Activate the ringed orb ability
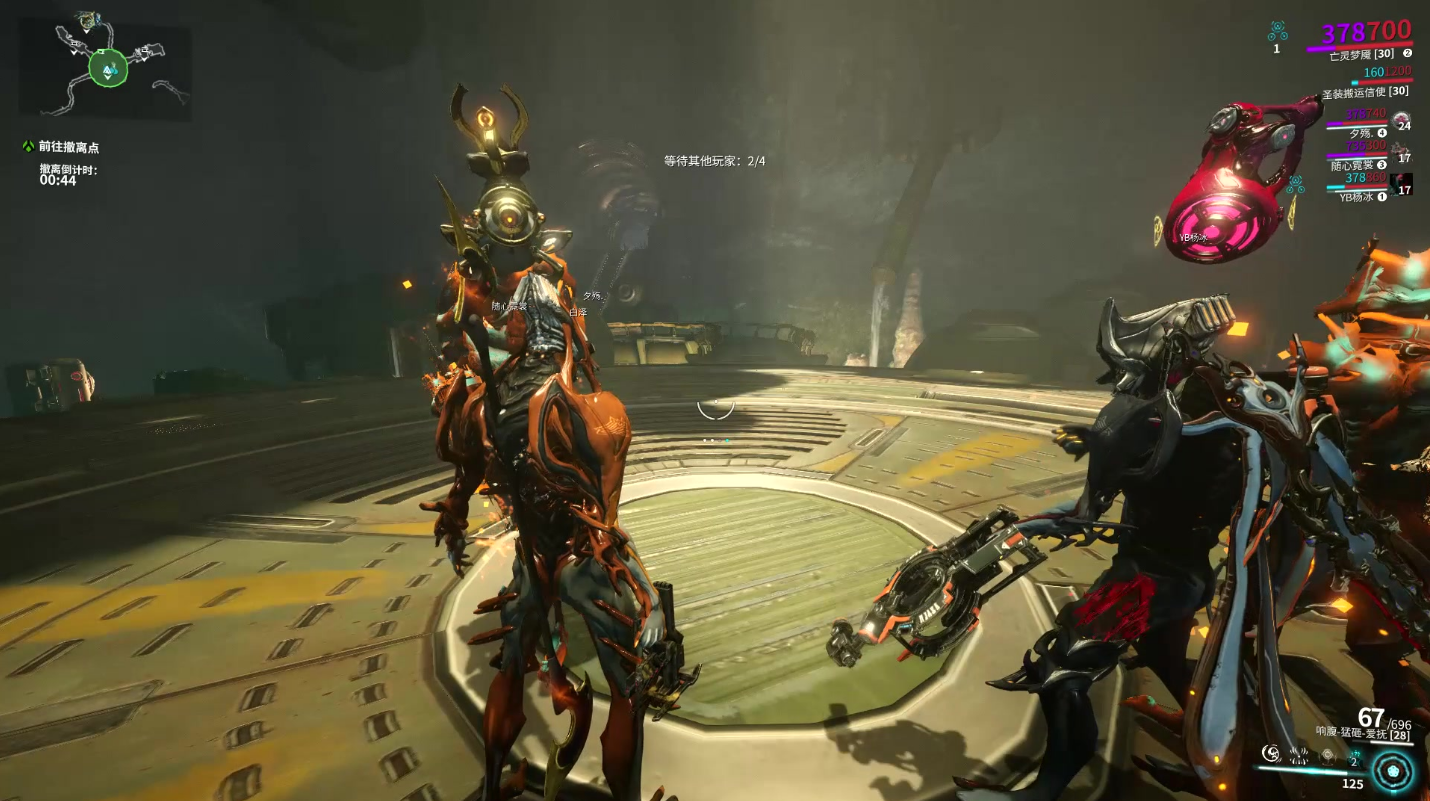 point(1328,753)
